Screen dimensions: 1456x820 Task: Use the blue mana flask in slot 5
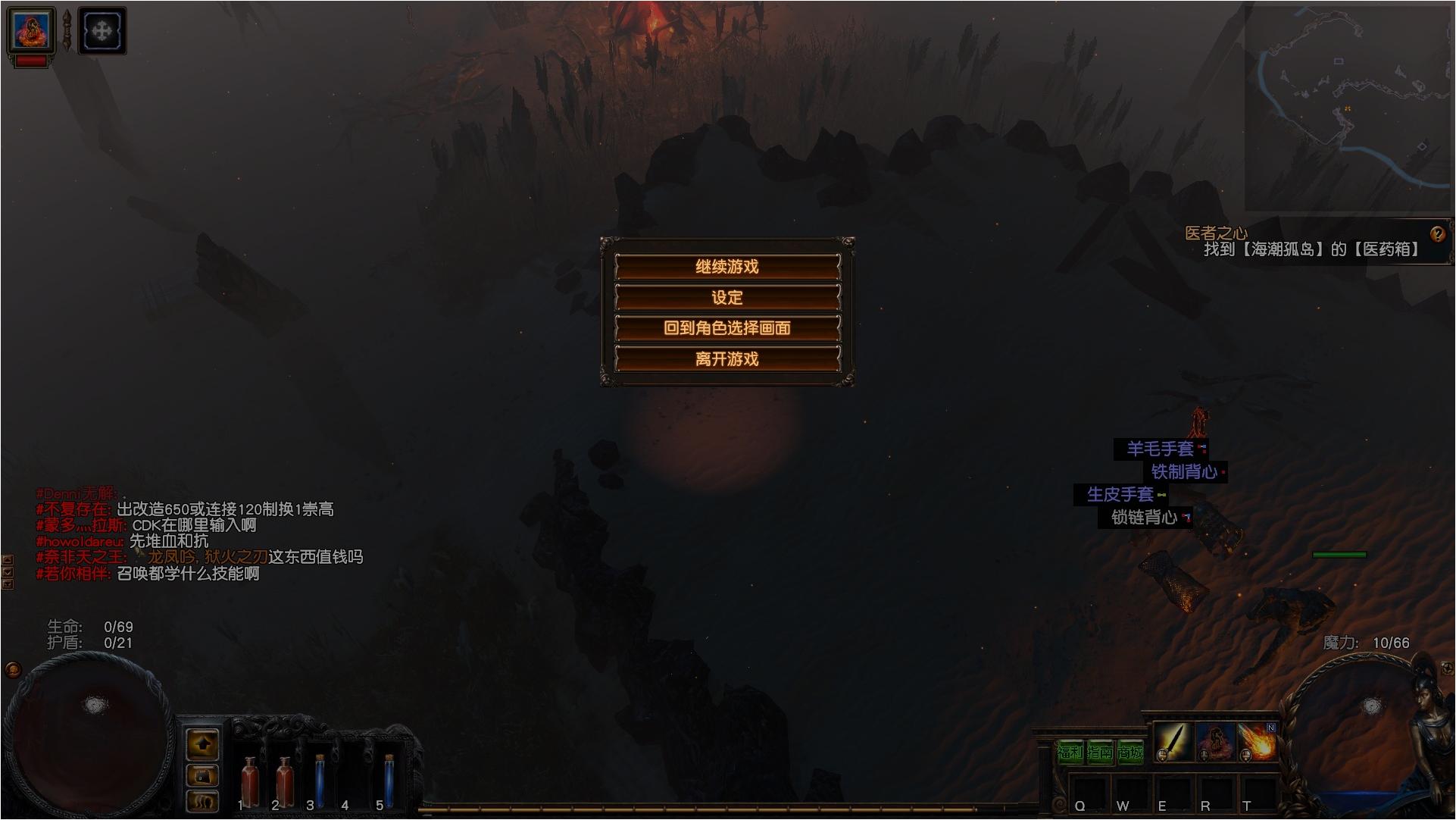[389, 781]
